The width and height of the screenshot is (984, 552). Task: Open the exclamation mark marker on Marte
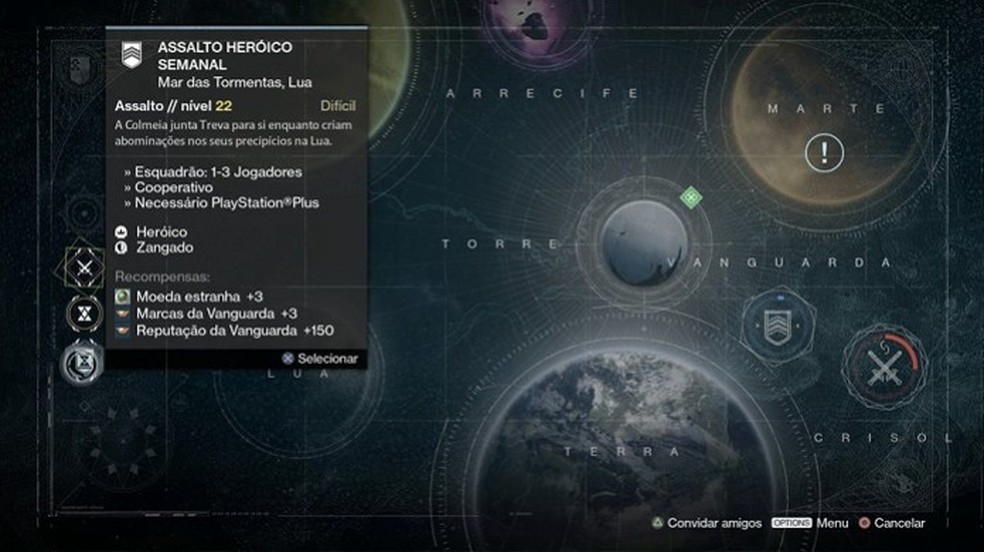[824, 153]
